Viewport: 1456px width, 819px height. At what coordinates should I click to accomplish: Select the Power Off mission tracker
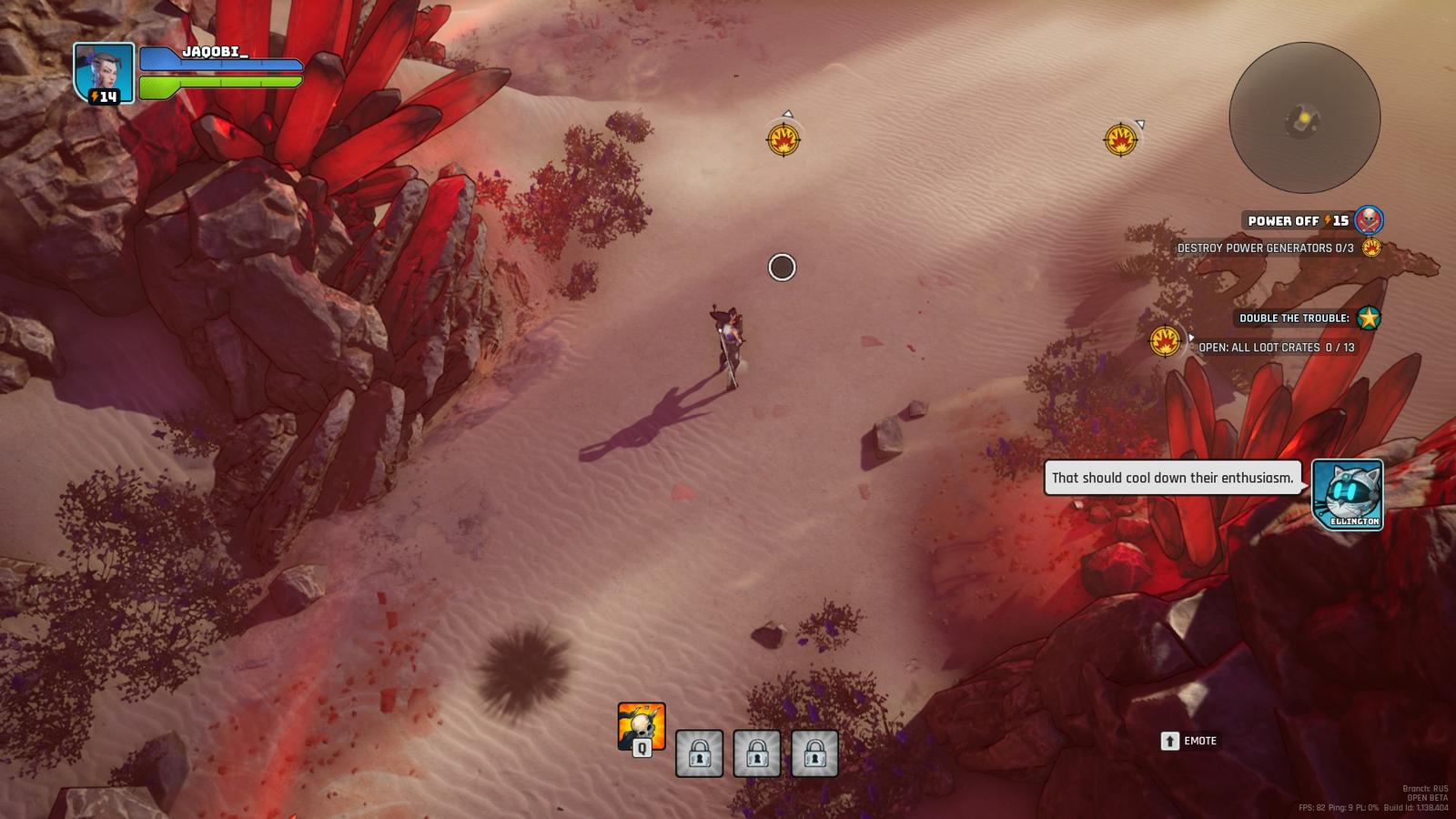point(1298,221)
